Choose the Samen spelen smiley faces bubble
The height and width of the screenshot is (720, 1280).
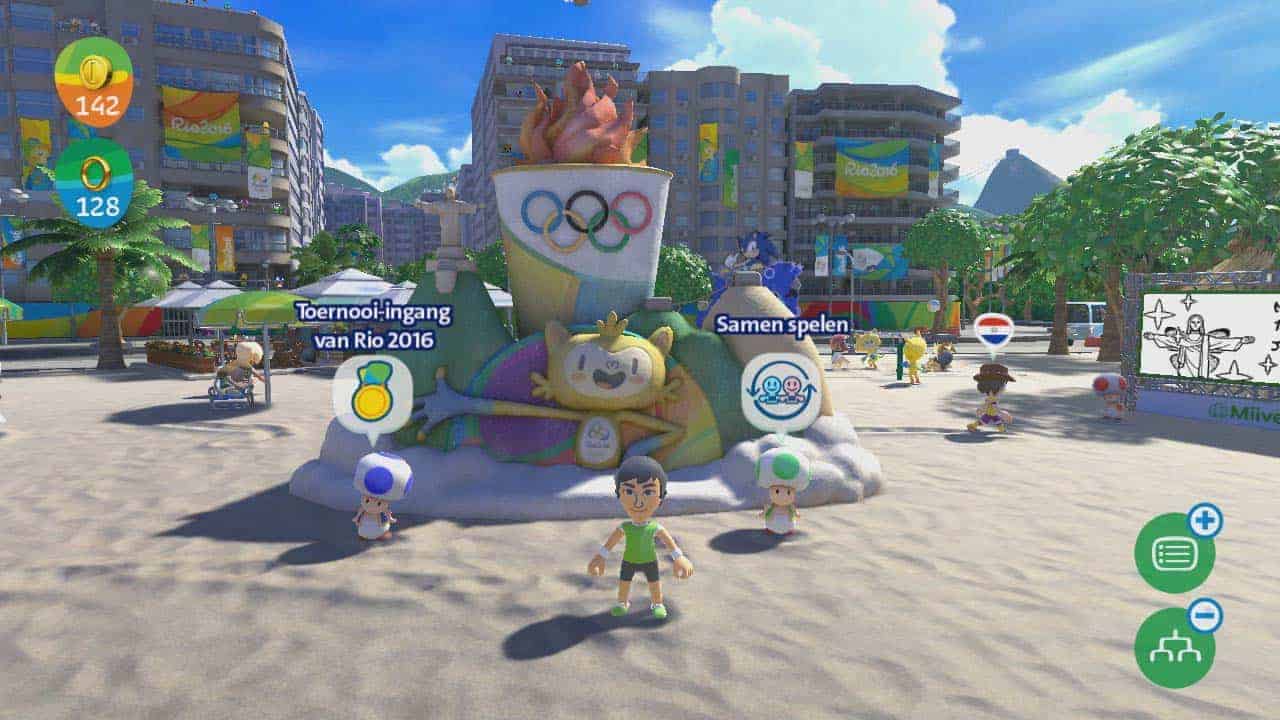coord(781,391)
